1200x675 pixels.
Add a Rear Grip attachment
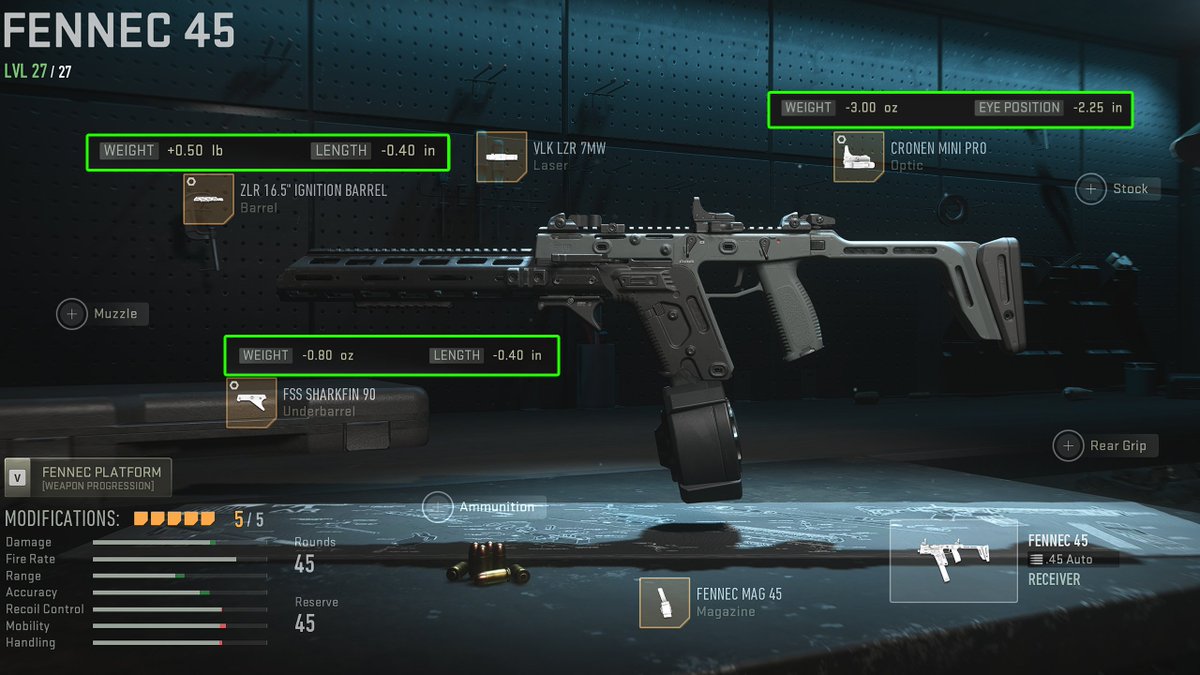point(1069,446)
